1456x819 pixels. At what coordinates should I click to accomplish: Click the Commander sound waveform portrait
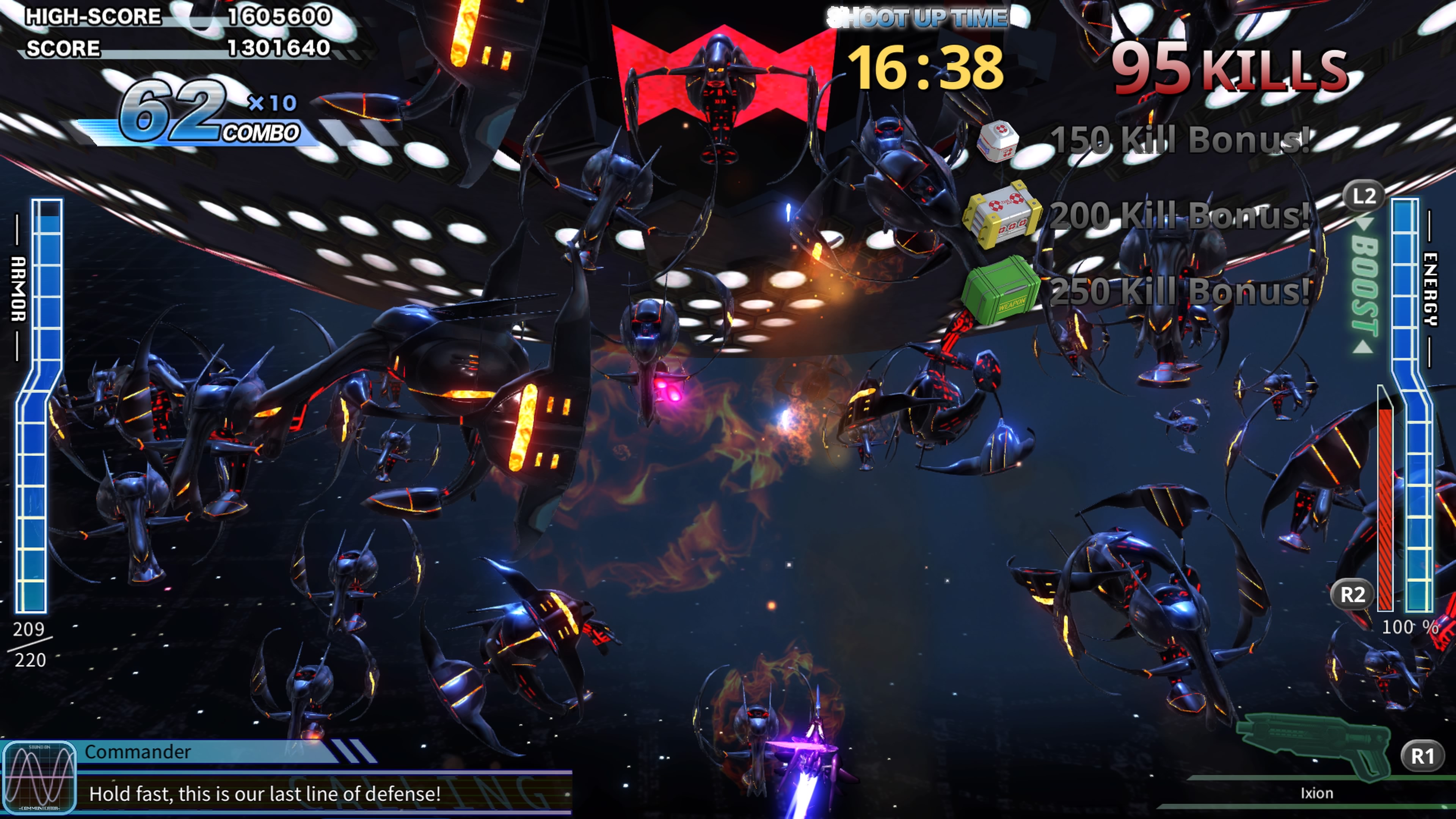click(39, 778)
